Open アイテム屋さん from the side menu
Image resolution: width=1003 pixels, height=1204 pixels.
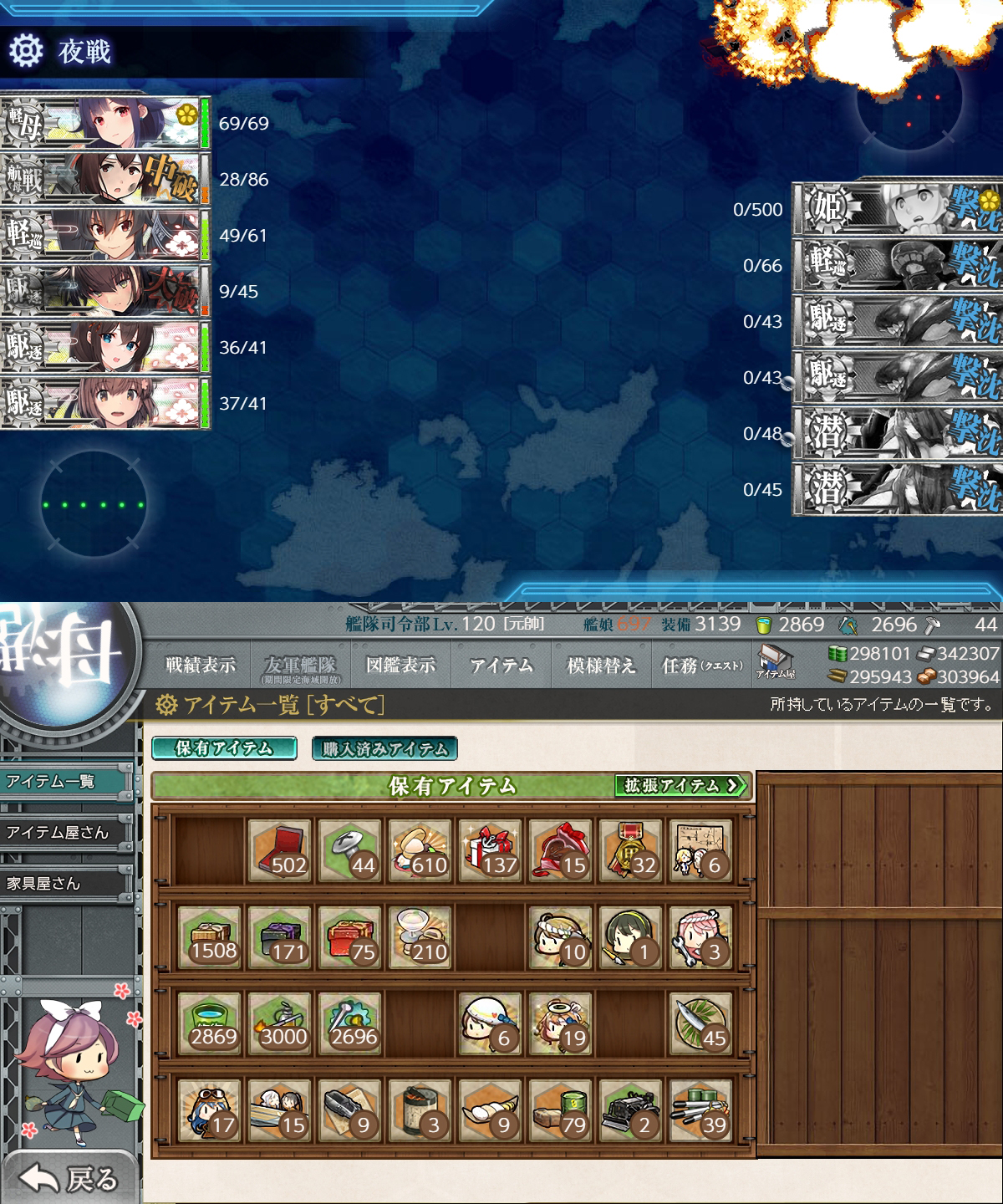(67, 833)
